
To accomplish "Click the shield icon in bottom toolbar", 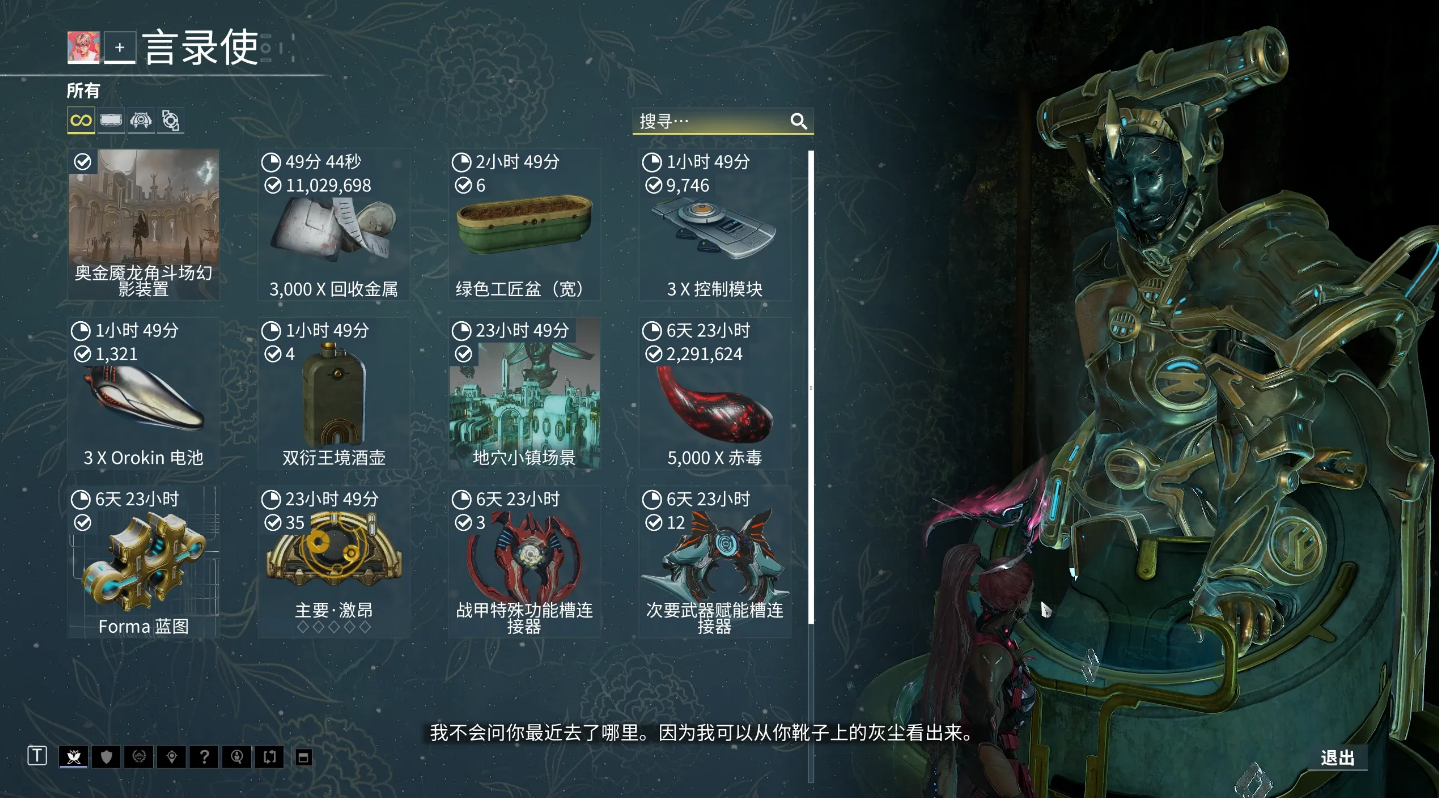I will [106, 757].
